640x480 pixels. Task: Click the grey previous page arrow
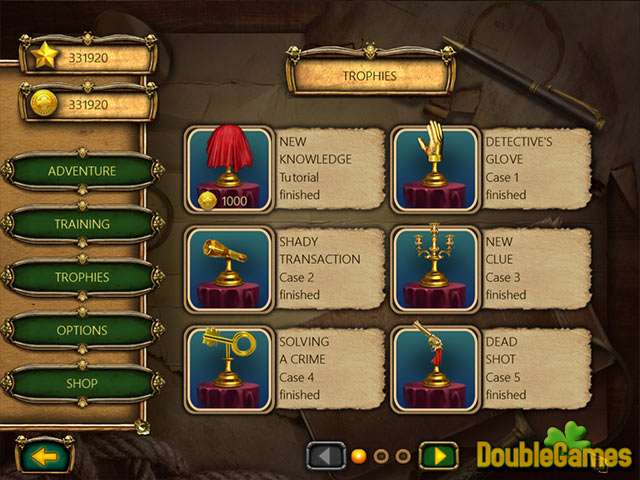pyautogui.click(x=325, y=457)
